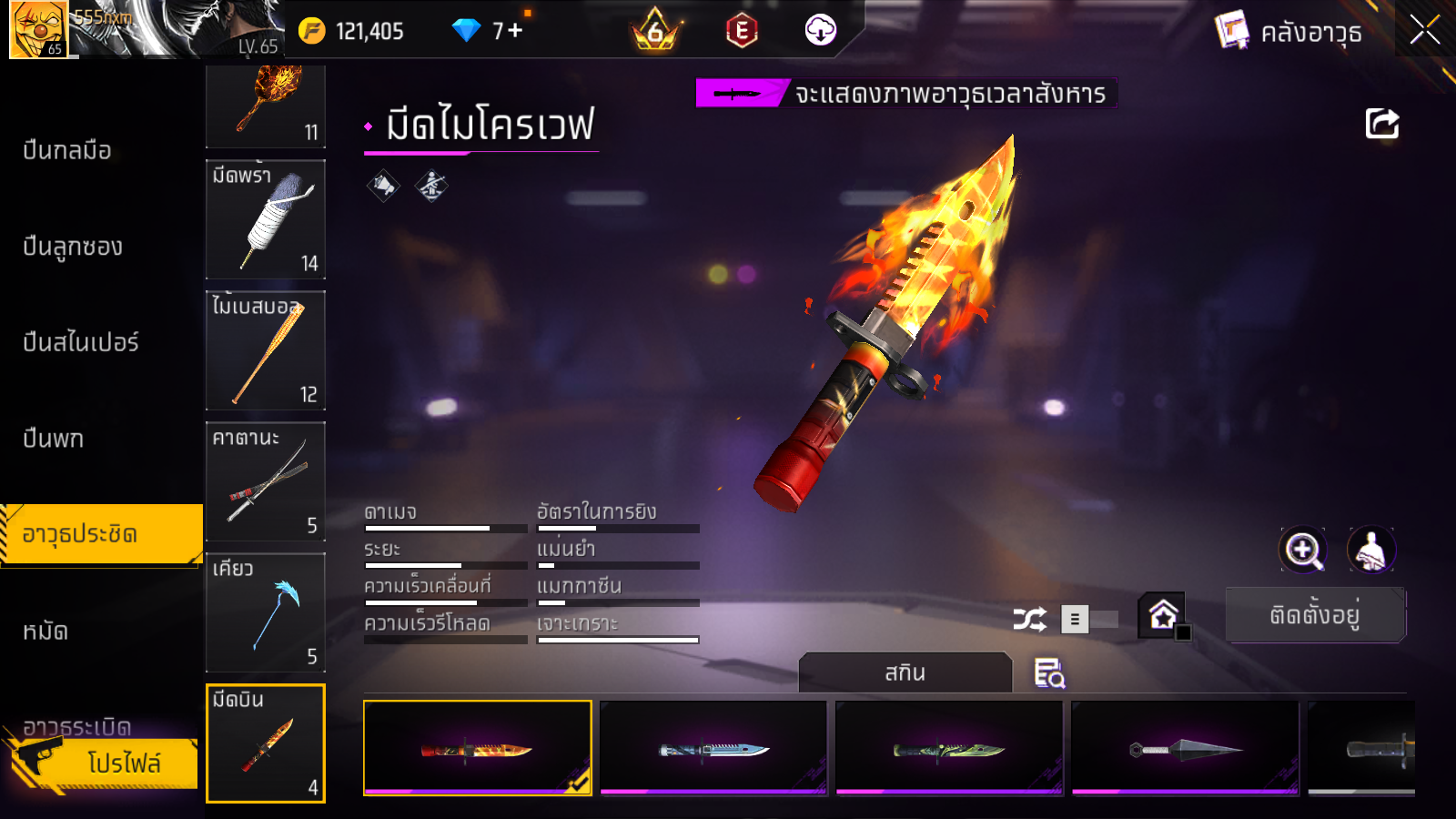Switch to the ปืนลูกซอง category
The width and height of the screenshot is (1456, 819).
click(x=73, y=247)
